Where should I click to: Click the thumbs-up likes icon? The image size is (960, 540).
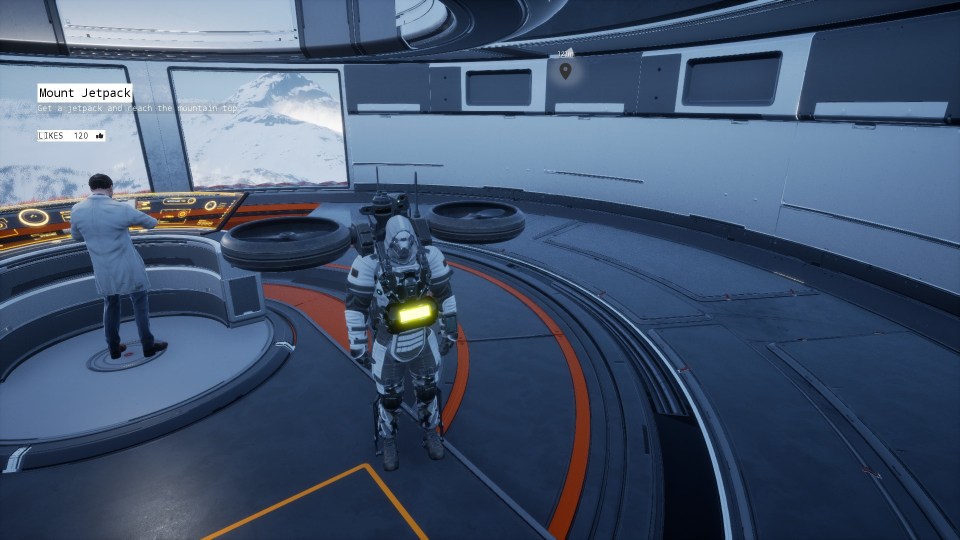[x=100, y=136]
